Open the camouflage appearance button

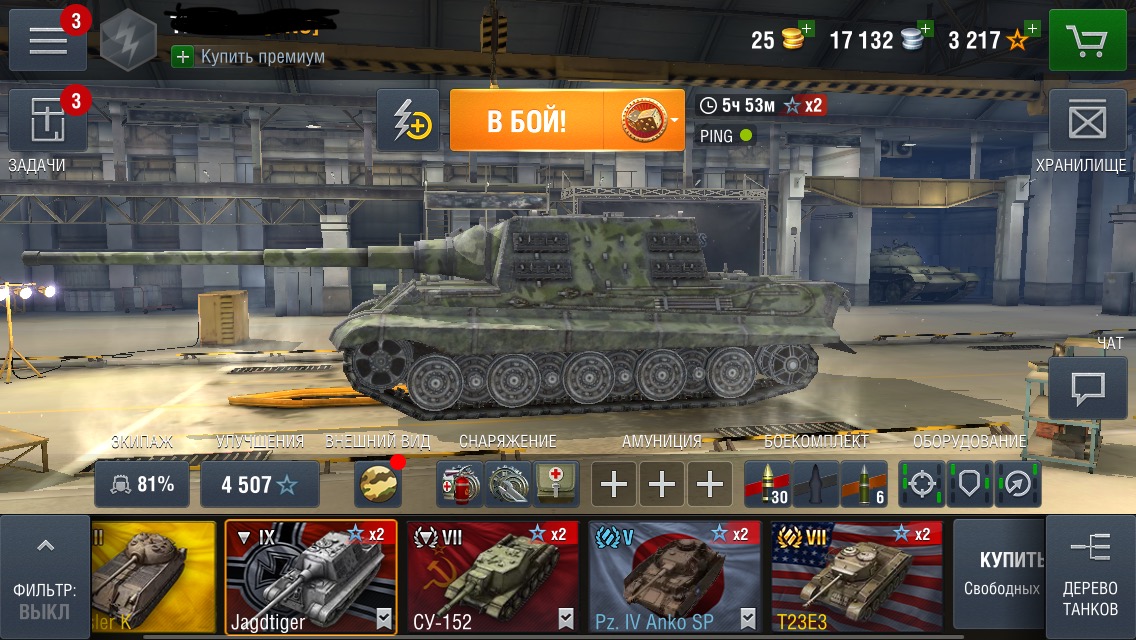[x=379, y=485]
